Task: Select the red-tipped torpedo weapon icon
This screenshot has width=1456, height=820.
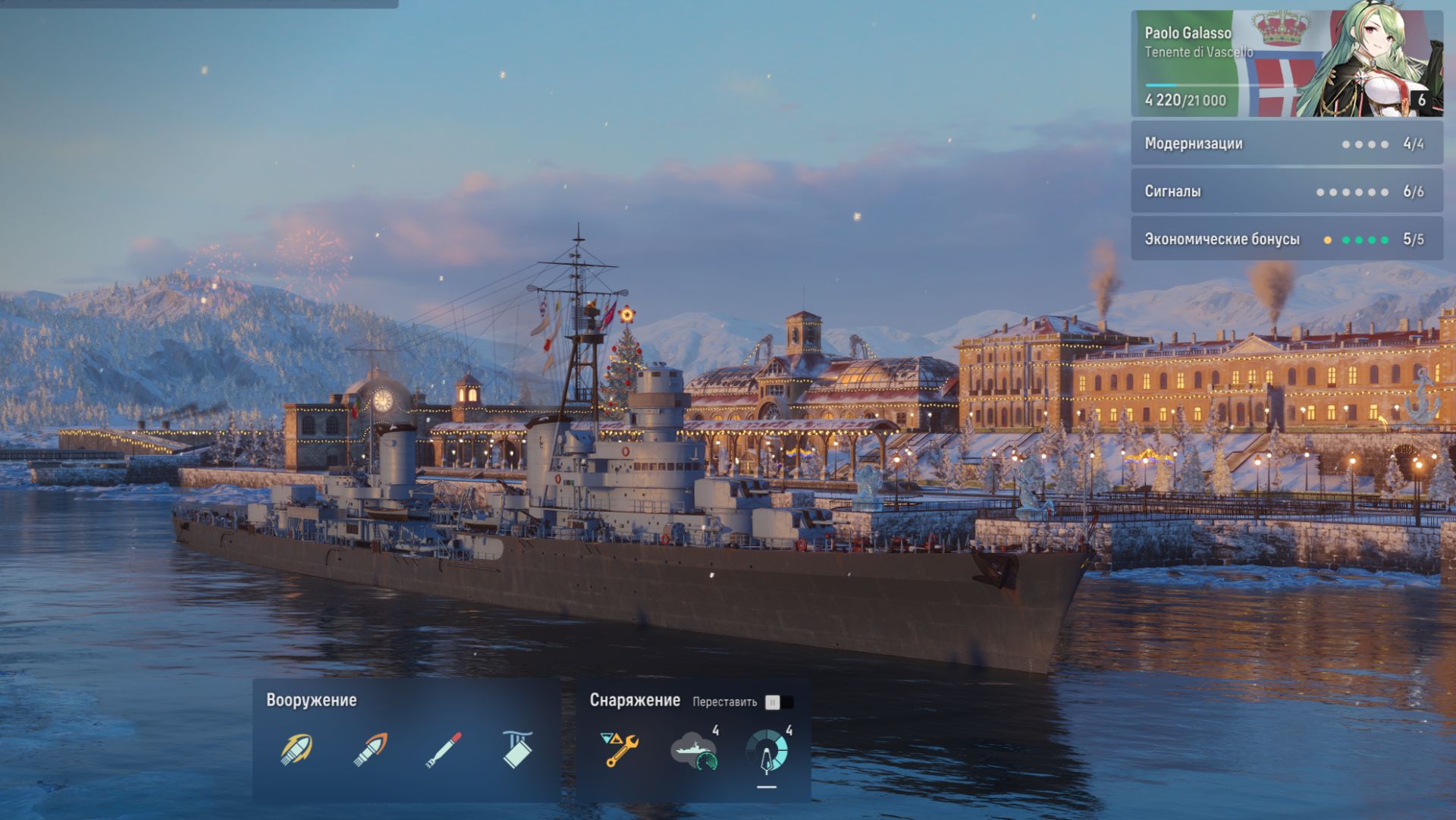Action: (x=444, y=749)
